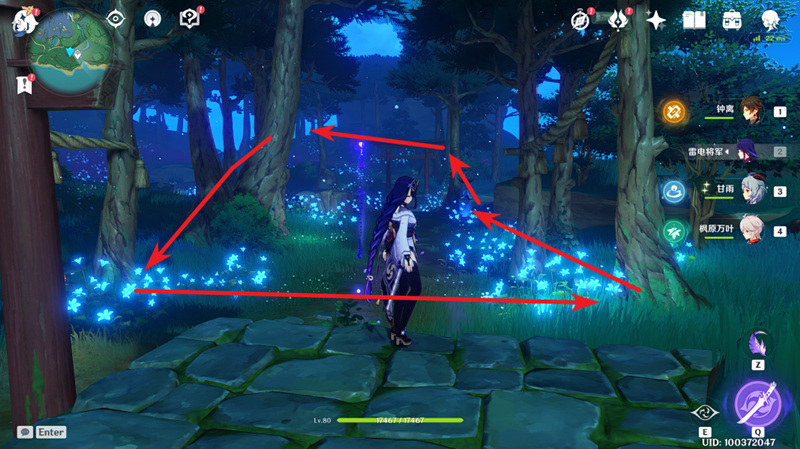Switch to party member 枫原万叶
This screenshot has height=449, width=800.
coord(751,230)
